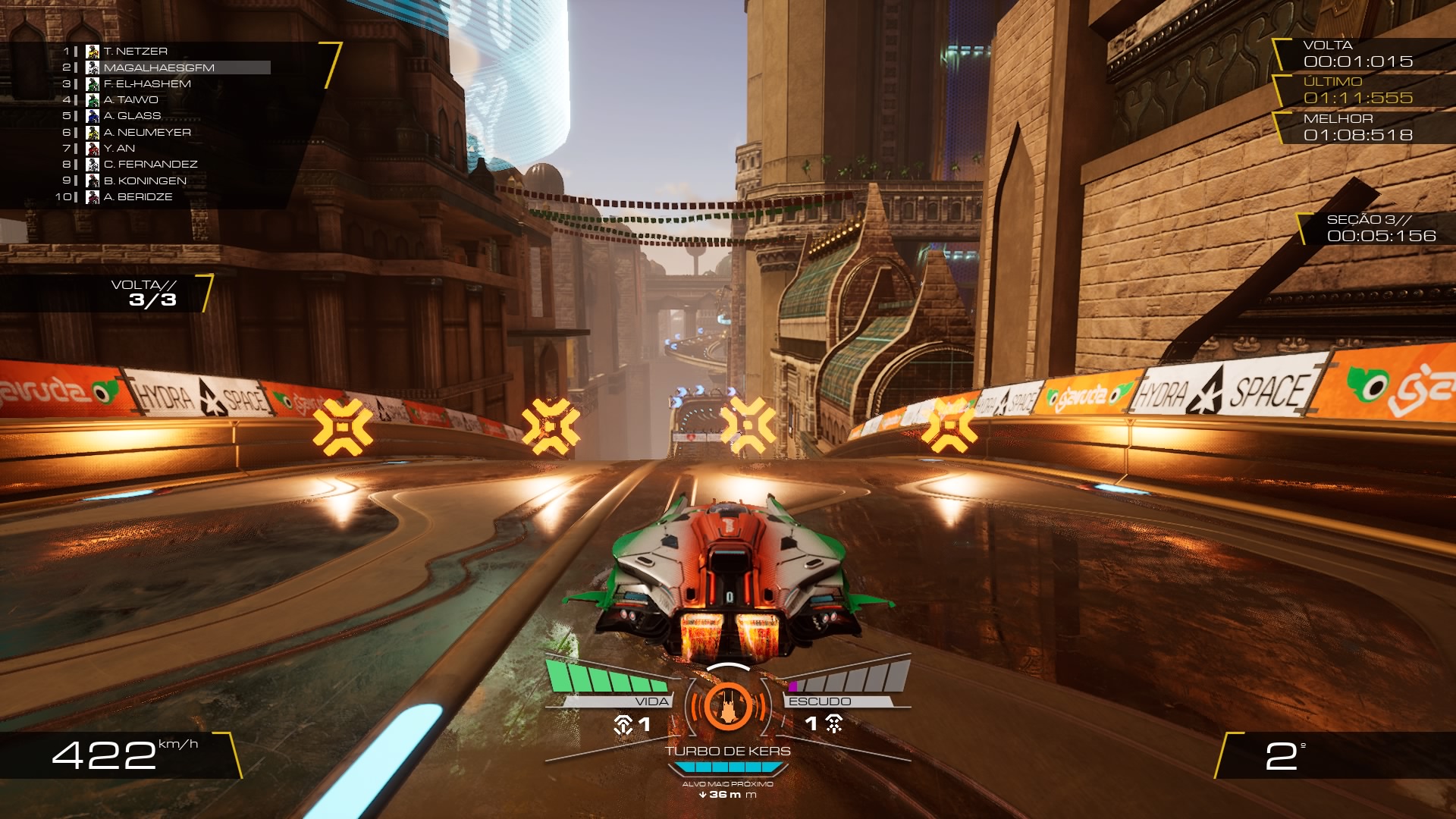Activate the orange KERS turbo icon
The height and width of the screenshot is (819, 1456).
pyautogui.click(x=727, y=705)
